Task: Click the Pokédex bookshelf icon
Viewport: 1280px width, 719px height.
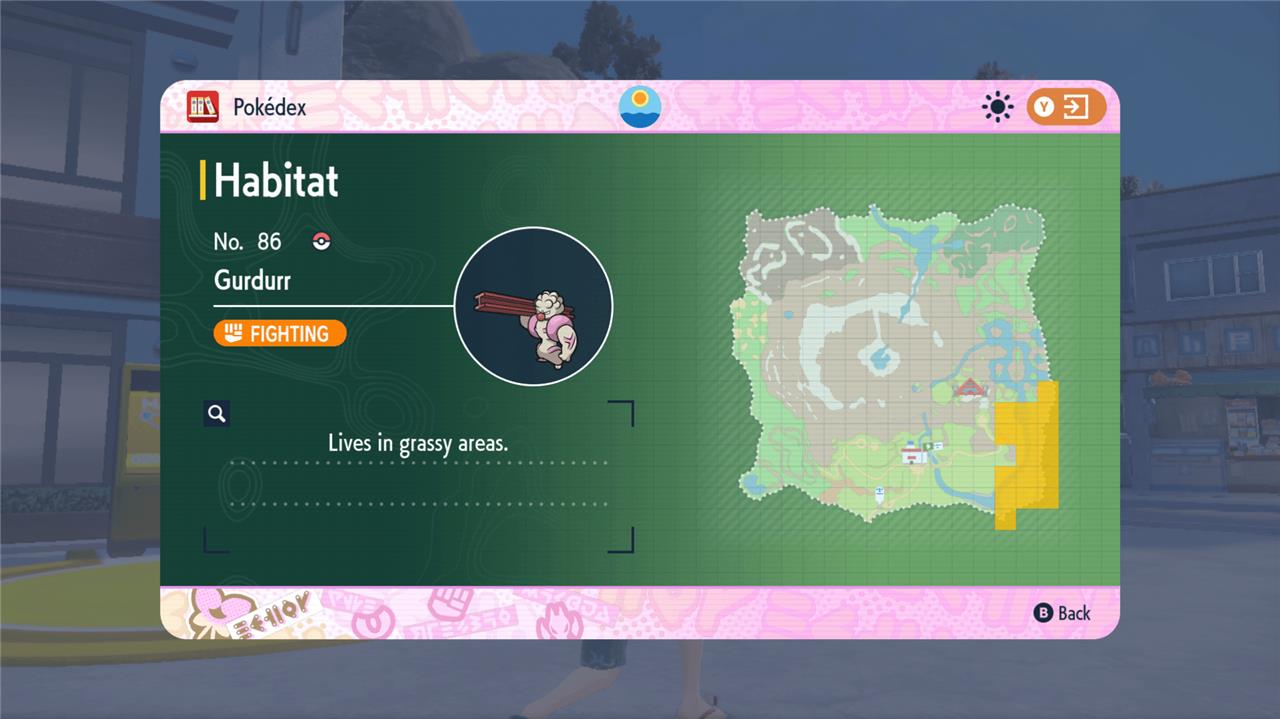Action: coord(203,107)
